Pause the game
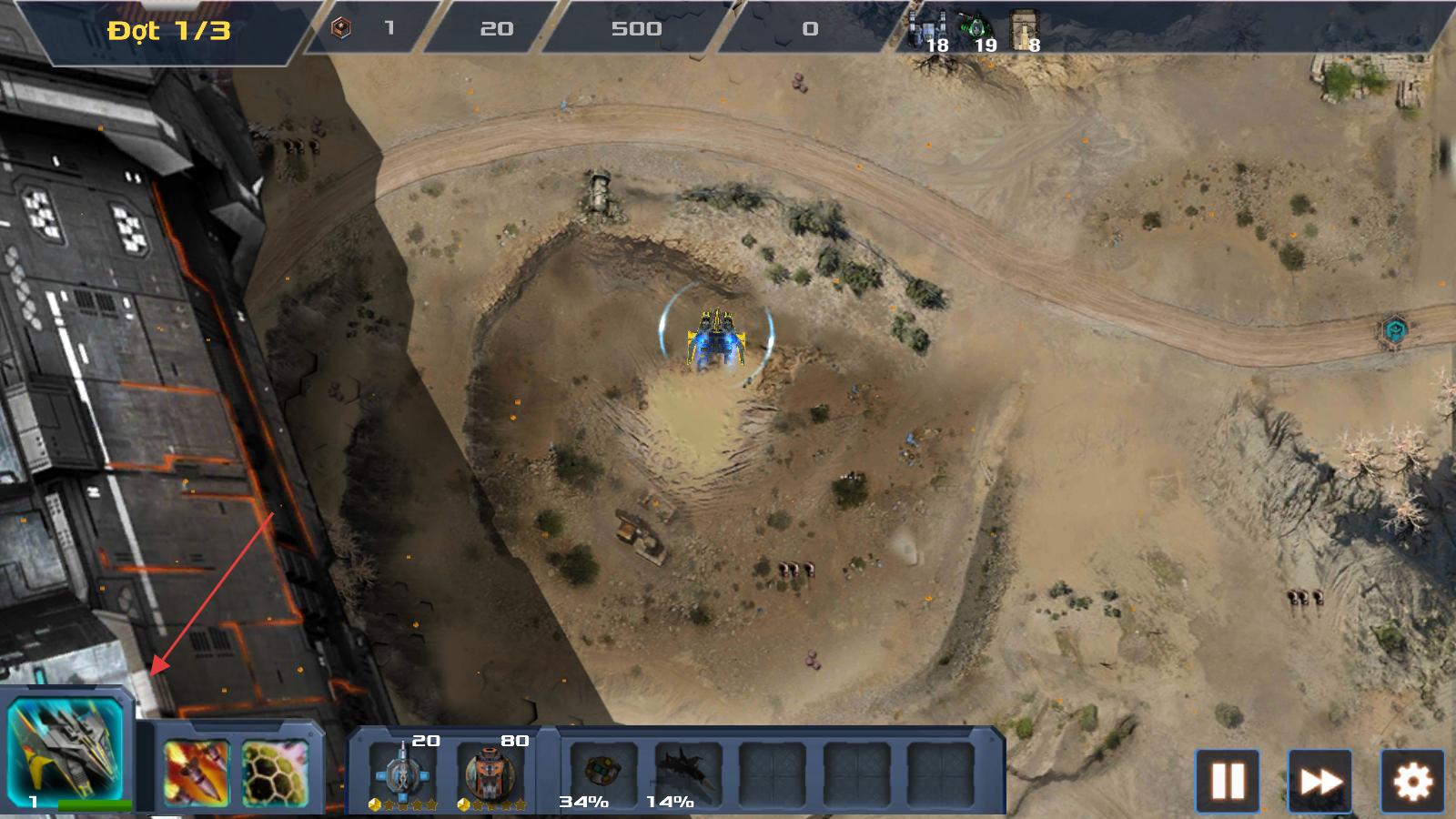Screen dimensions: 1456x819 (1227, 781)
